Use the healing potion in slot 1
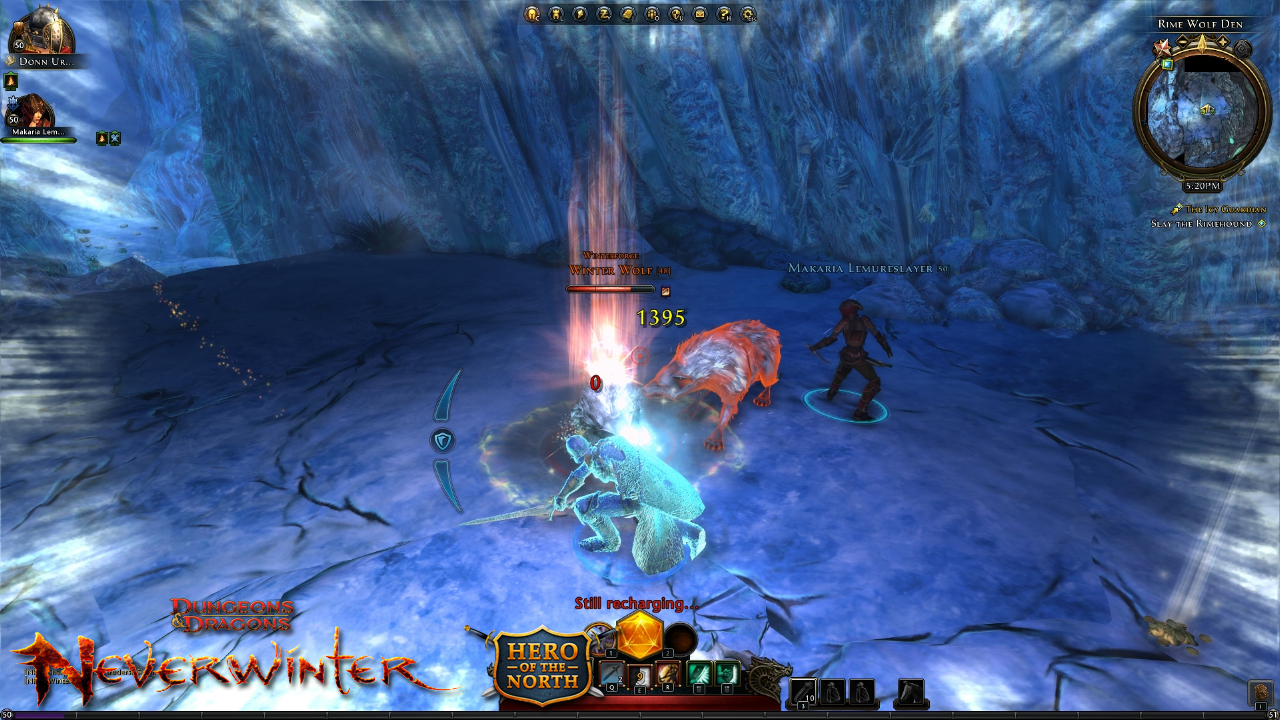1280x720 pixels. (600, 636)
